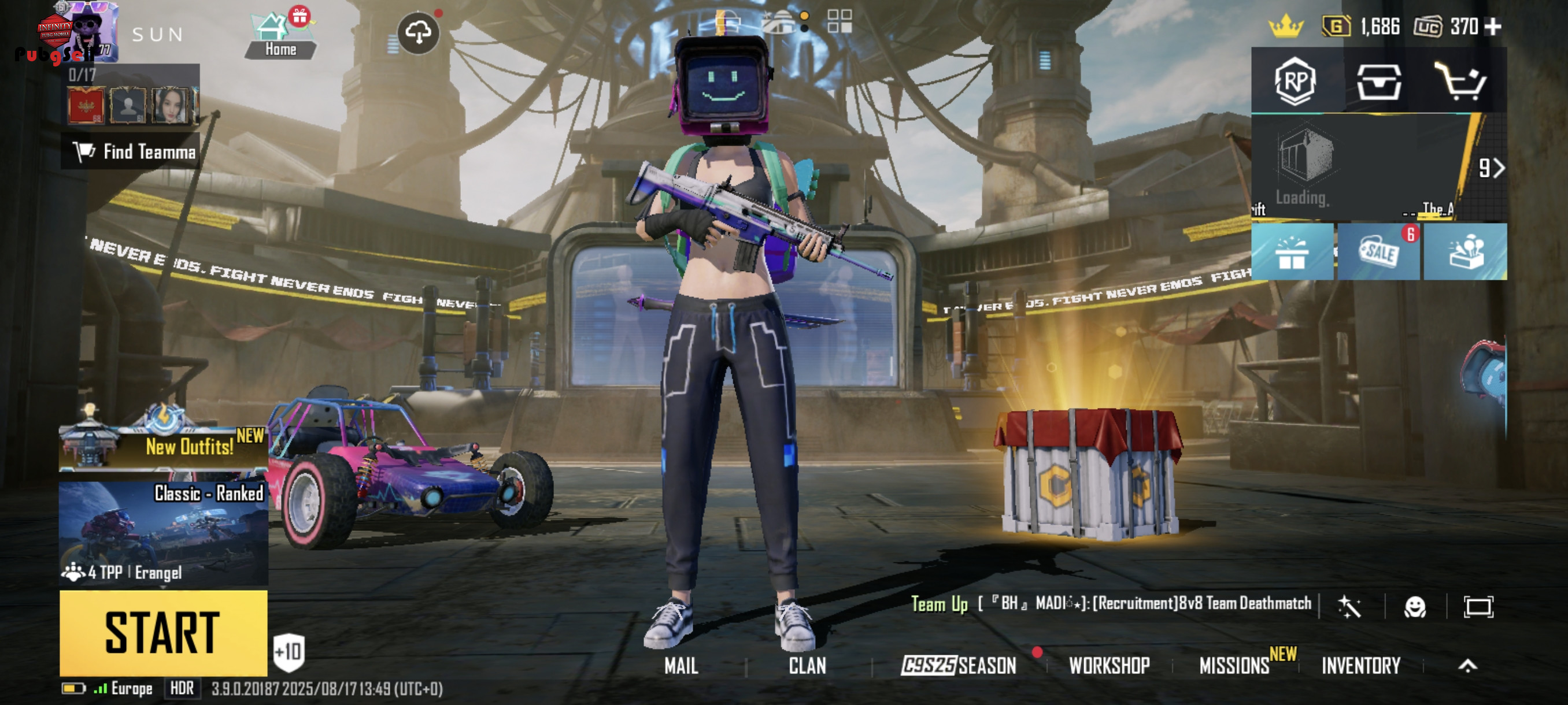Expand the bottom menu up arrow
The width and height of the screenshot is (1568, 705).
[x=1467, y=666]
